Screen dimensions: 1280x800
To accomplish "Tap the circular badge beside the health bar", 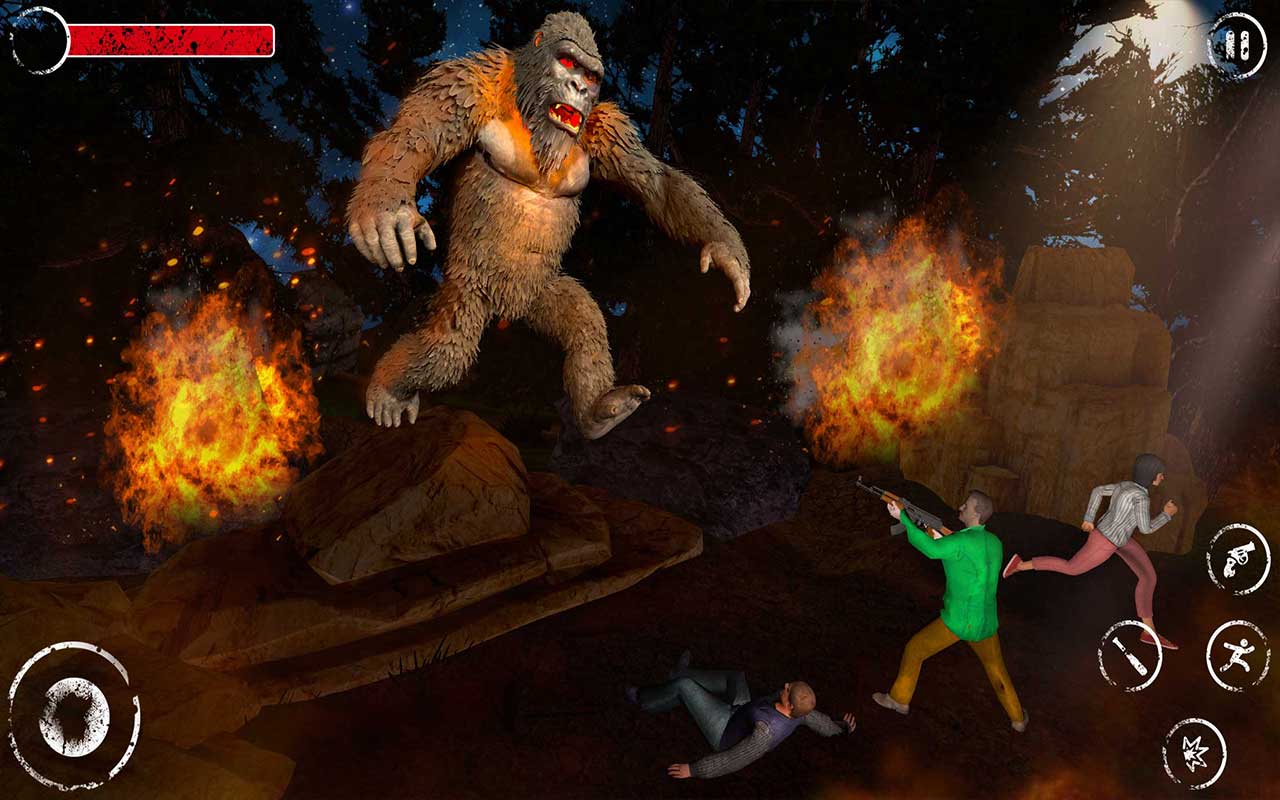I will coord(33,40).
